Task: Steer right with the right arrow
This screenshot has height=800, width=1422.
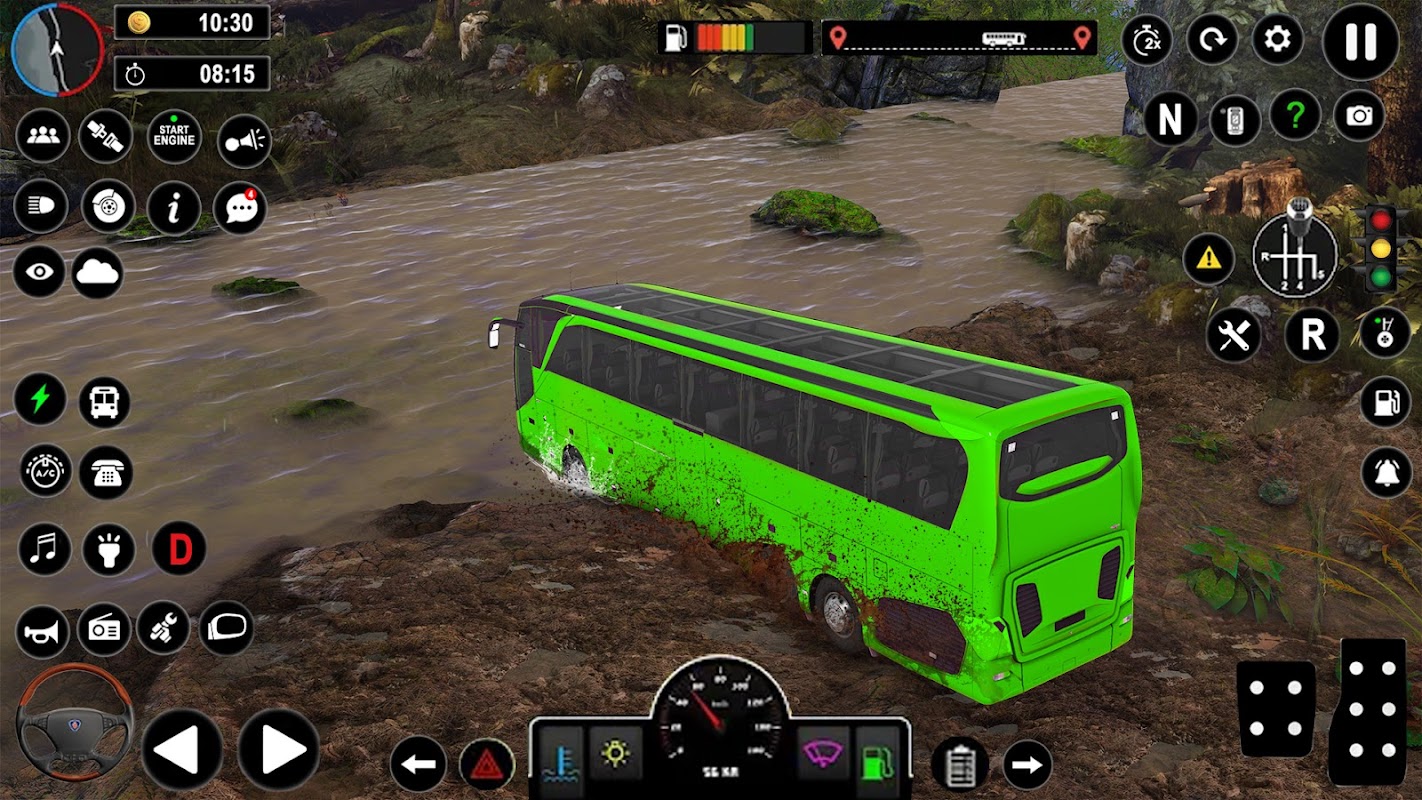Action: 278,749
